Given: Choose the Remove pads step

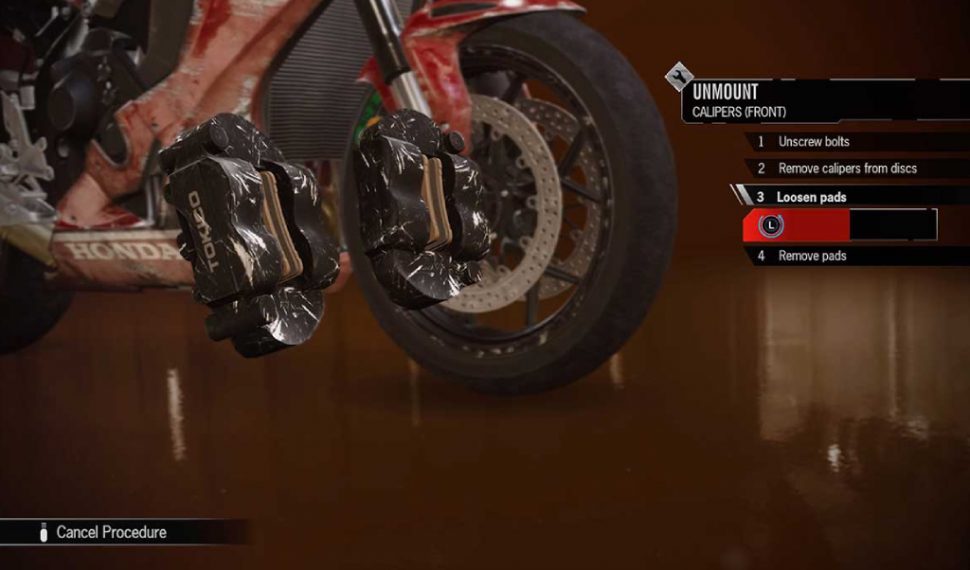Looking at the screenshot, I should click(x=812, y=256).
